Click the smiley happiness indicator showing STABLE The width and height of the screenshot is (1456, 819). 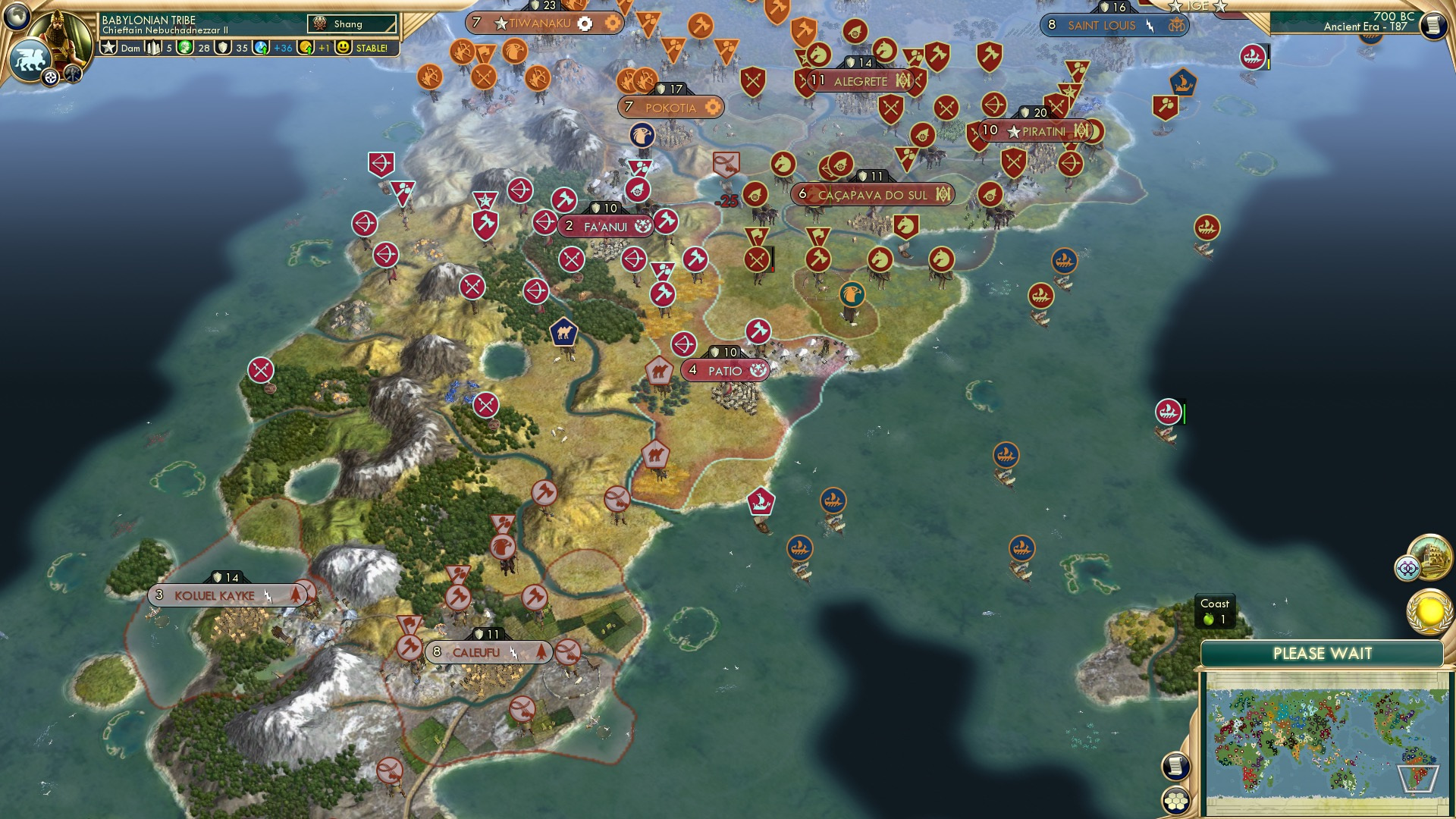[x=345, y=47]
